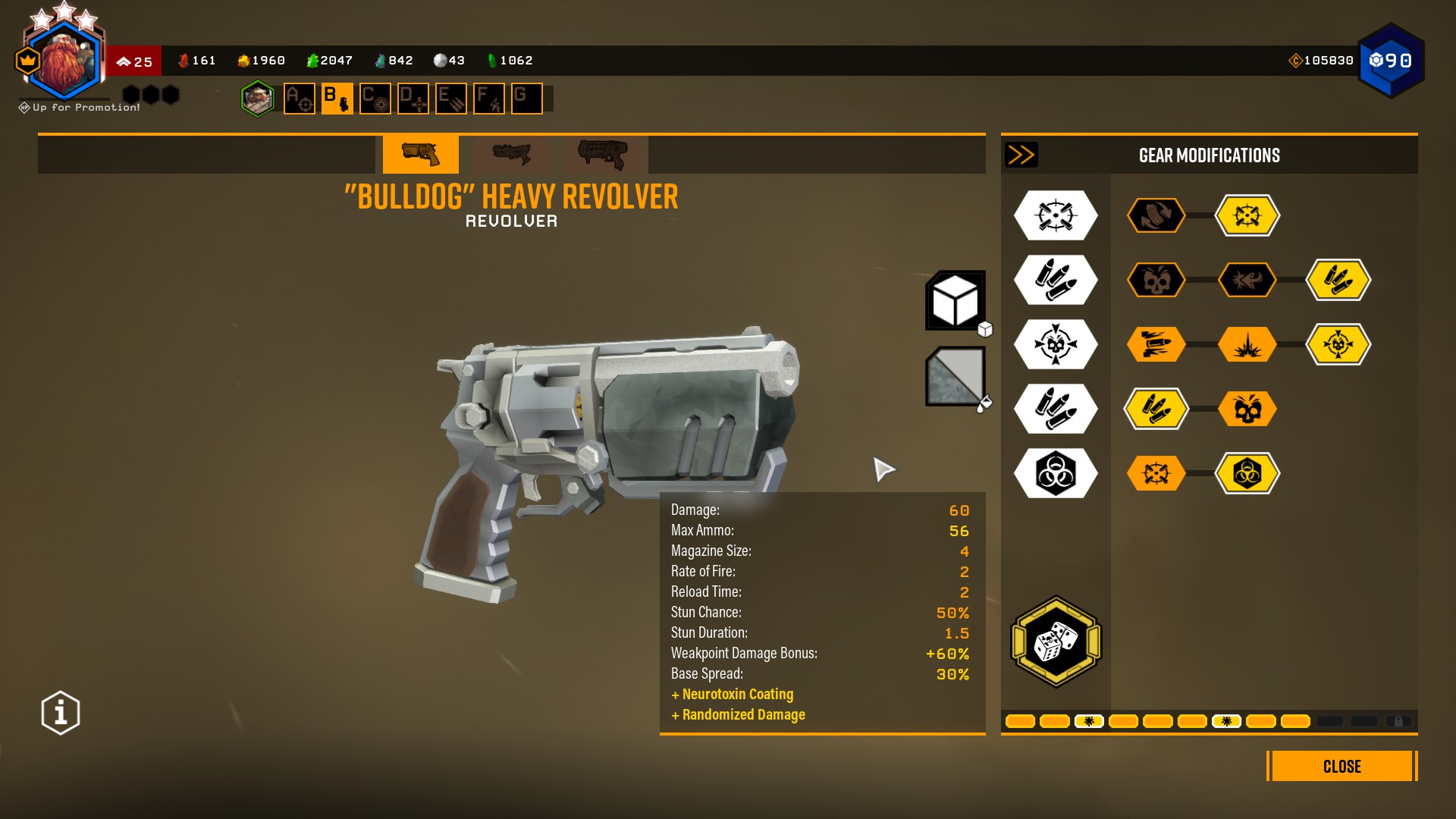
Task: Select loadout slot B
Action: point(337,99)
